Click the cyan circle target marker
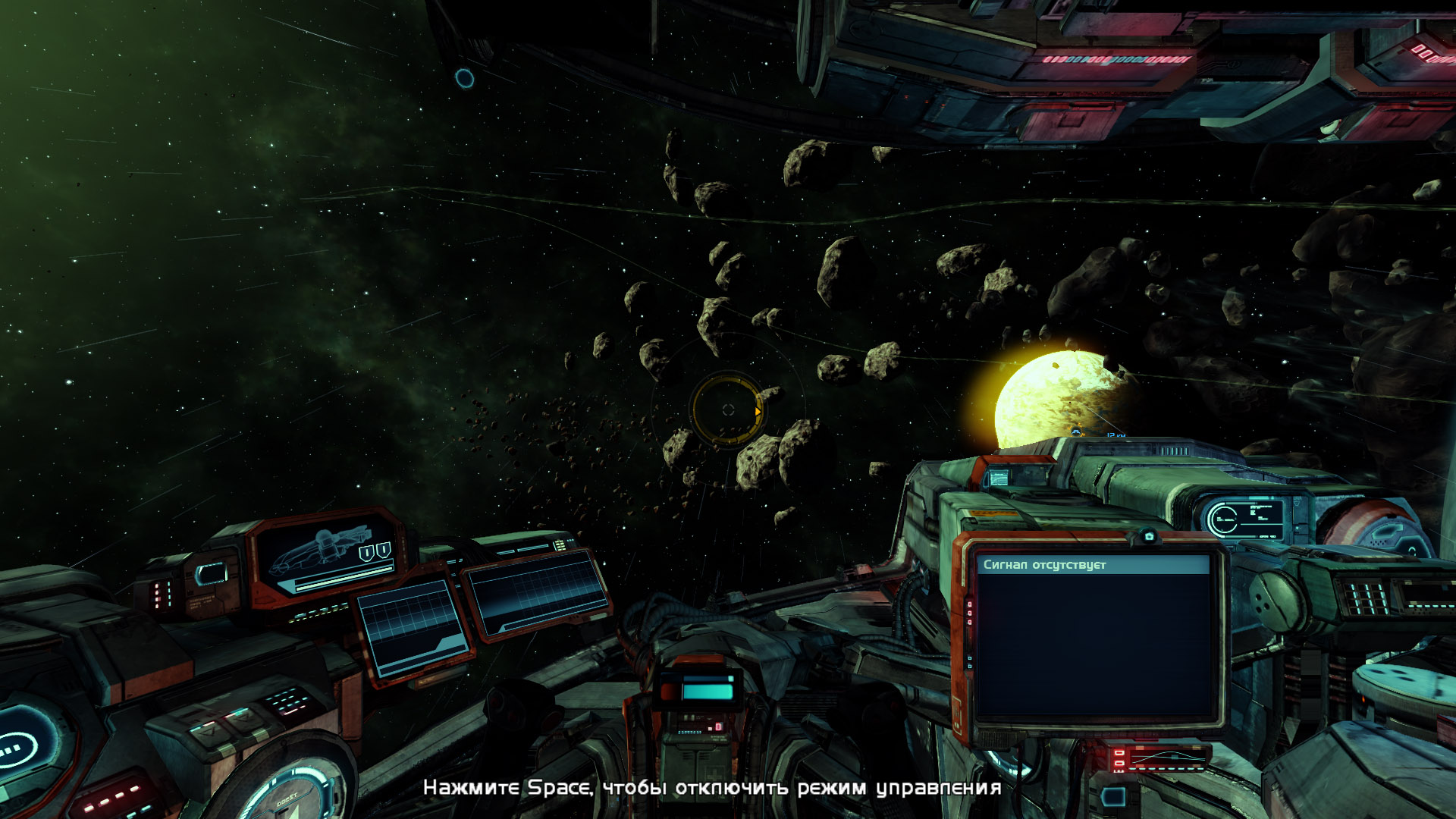 pyautogui.click(x=464, y=77)
